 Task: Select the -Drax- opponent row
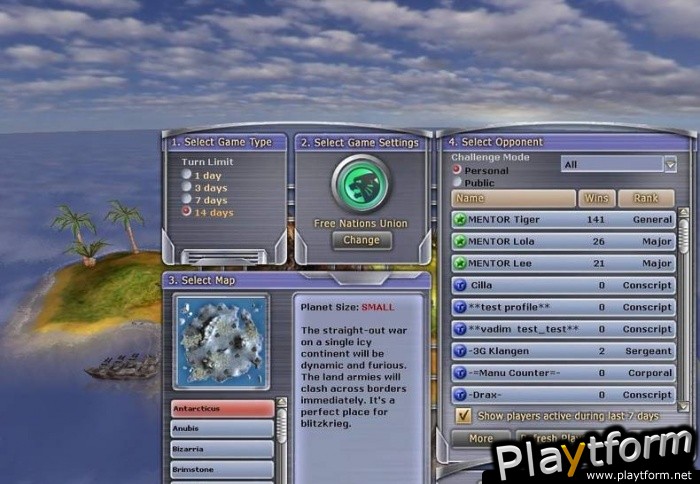point(563,395)
